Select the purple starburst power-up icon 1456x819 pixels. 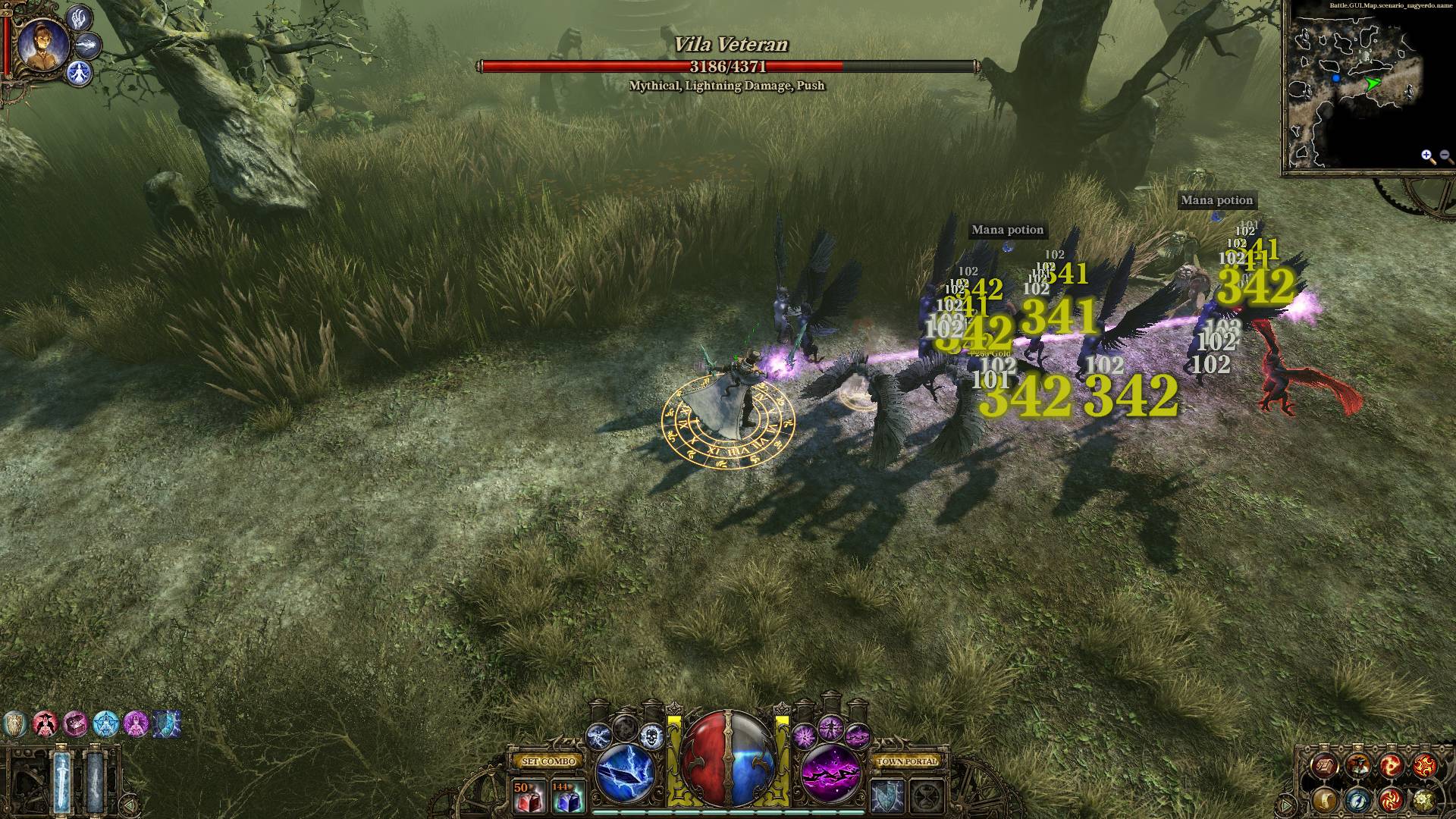tap(805, 736)
